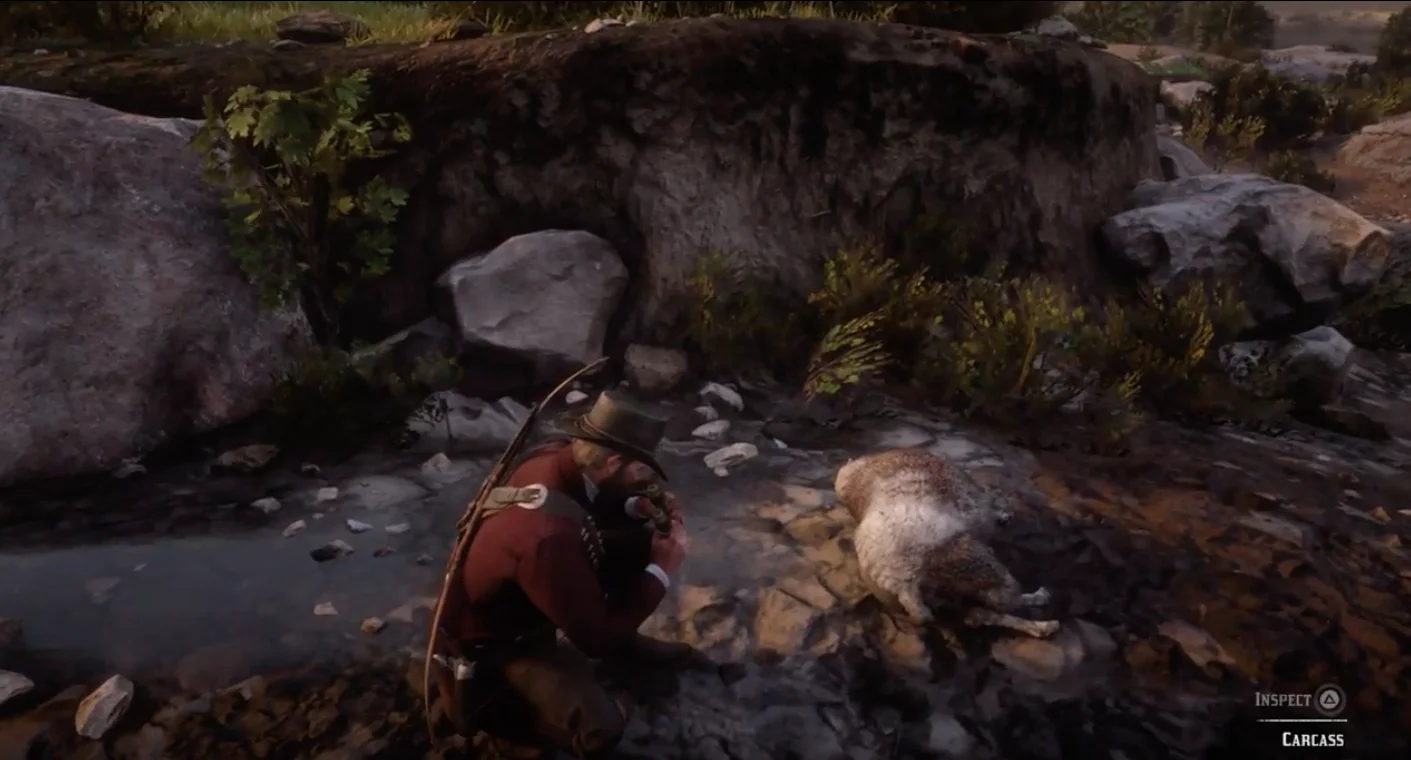Click the Inspect text label
This screenshot has width=1411, height=760.
(1283, 698)
